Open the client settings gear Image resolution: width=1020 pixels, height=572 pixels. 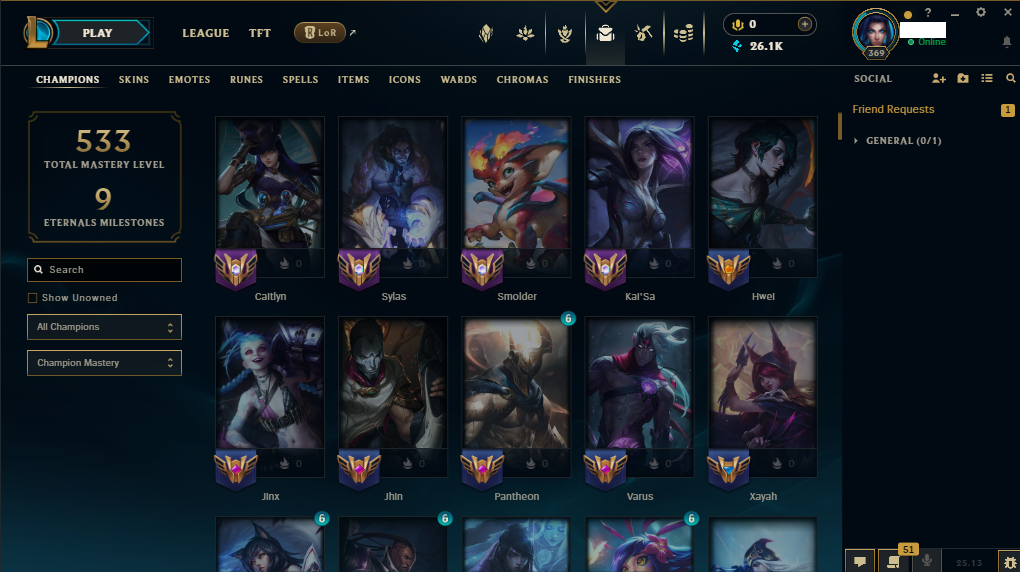[x=981, y=12]
